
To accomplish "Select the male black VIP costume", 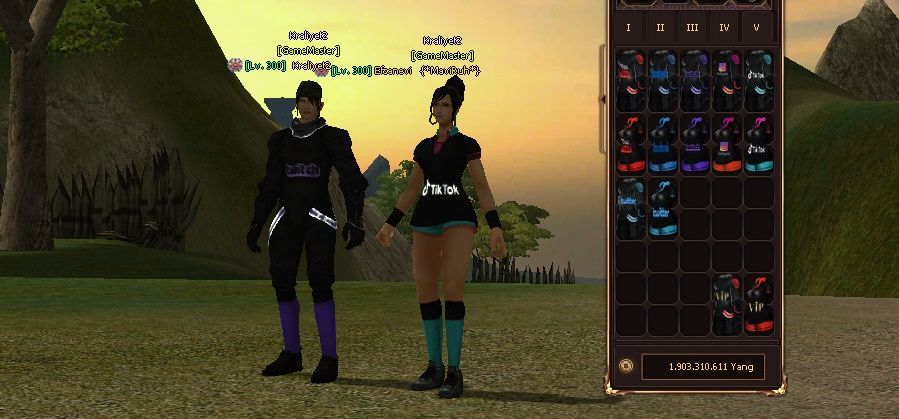I will [725, 304].
